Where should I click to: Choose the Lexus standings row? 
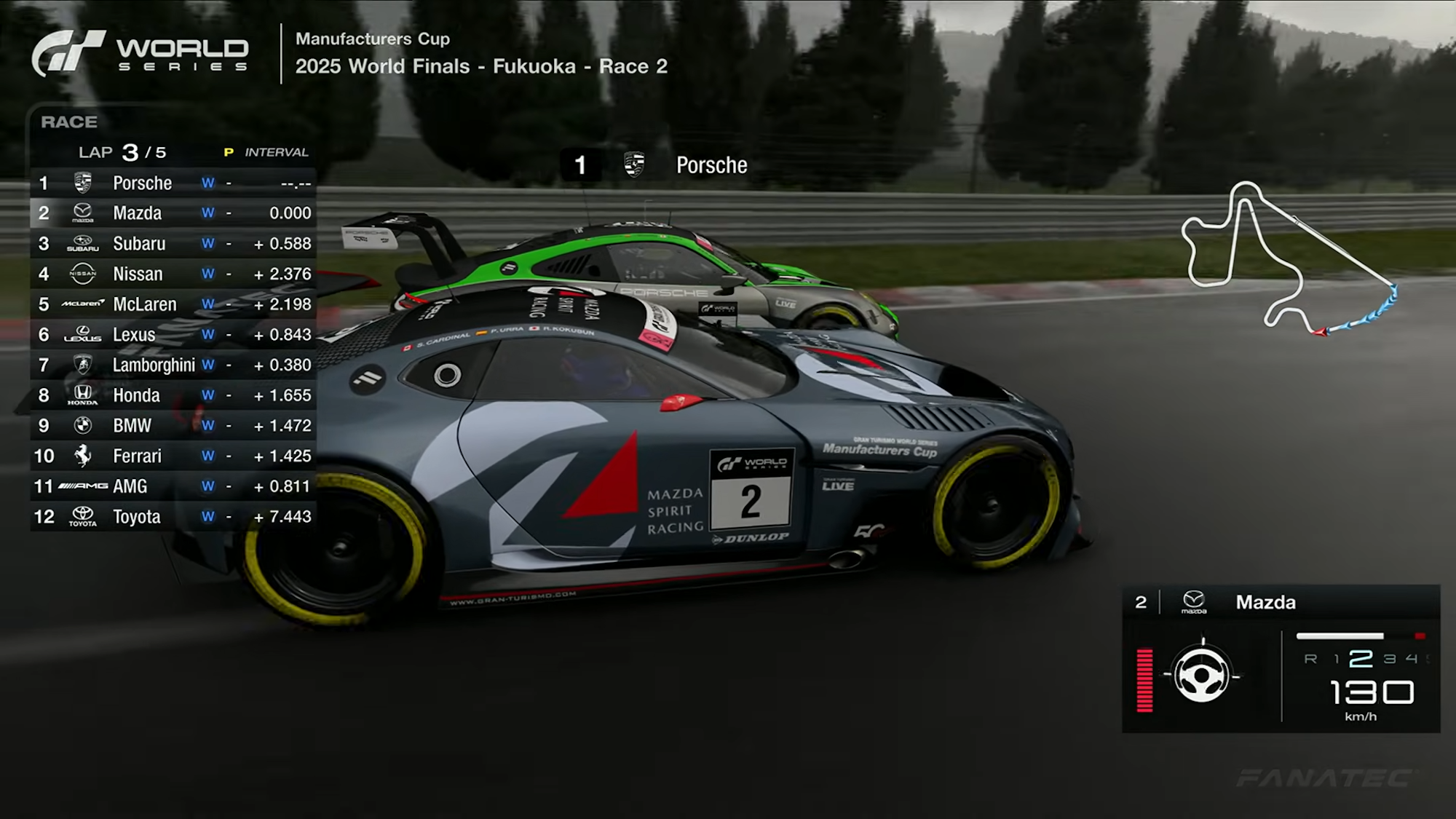click(173, 335)
